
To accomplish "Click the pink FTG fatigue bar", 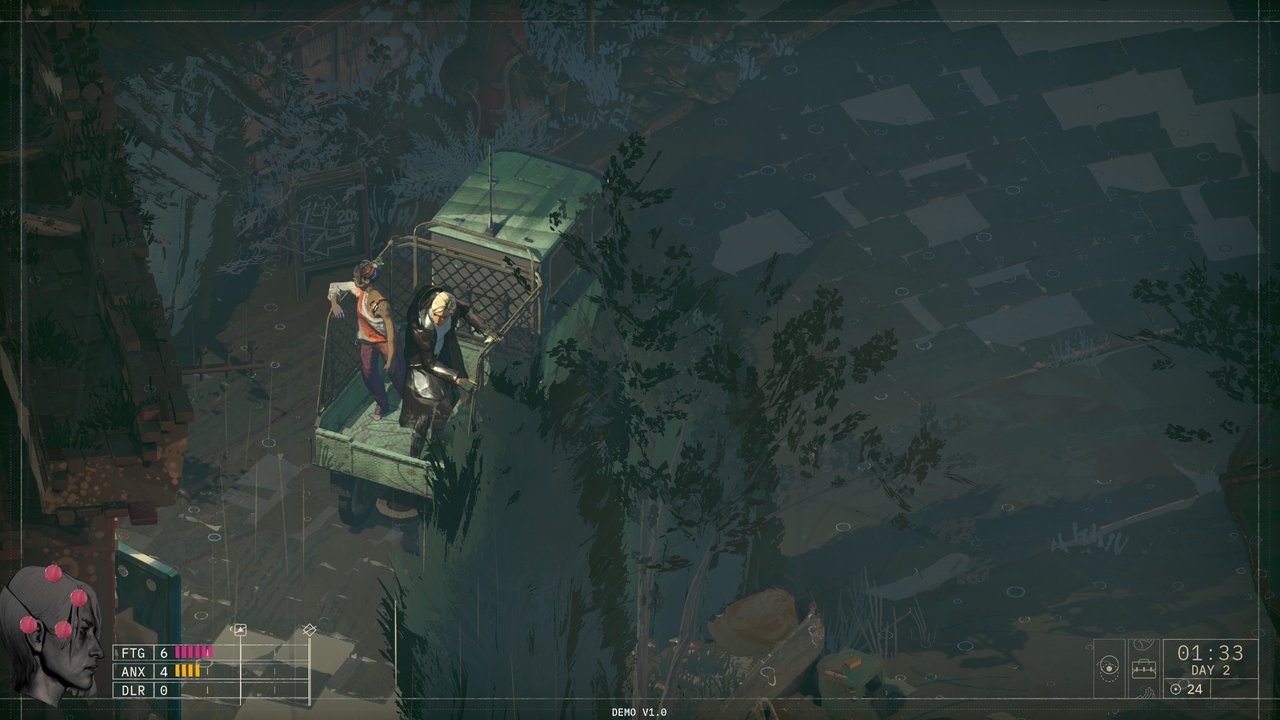I will click(194, 652).
